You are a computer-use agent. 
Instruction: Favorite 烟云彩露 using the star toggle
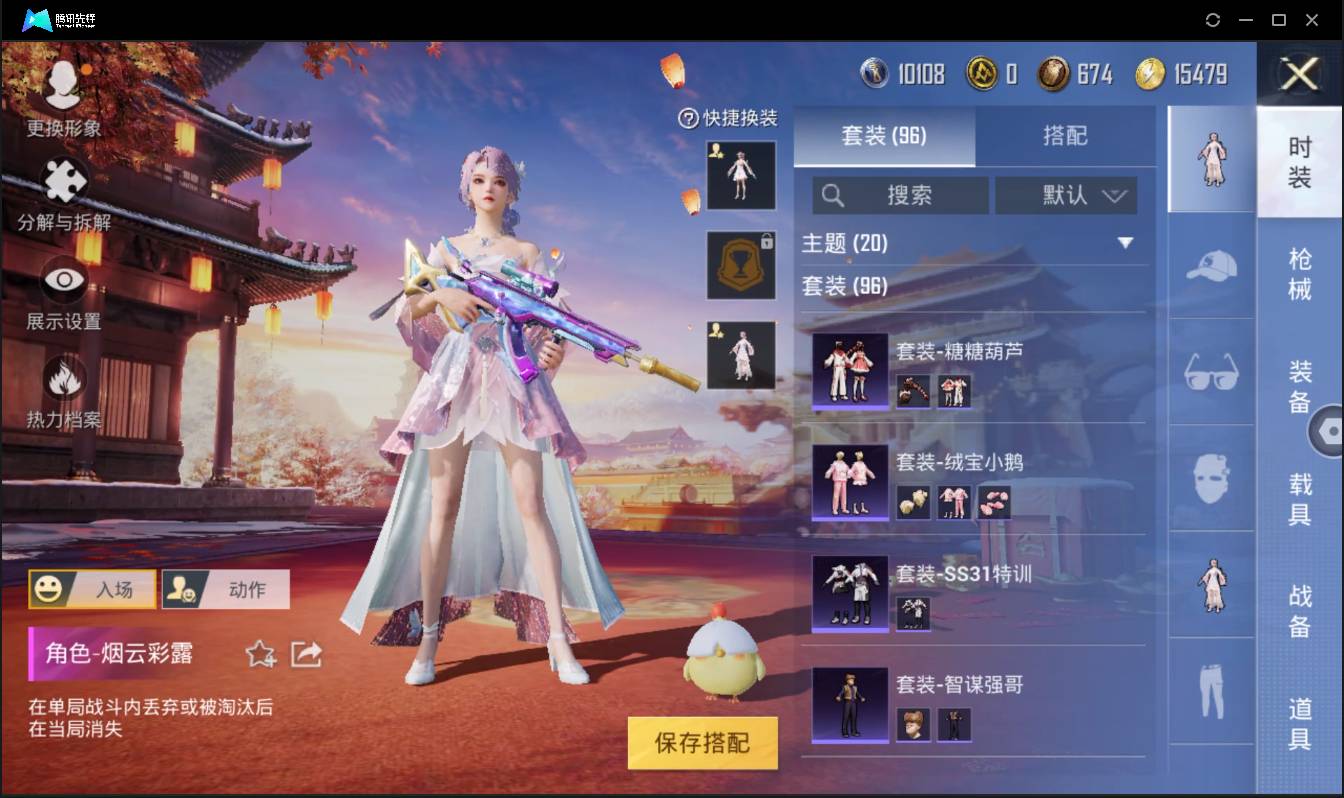[260, 655]
